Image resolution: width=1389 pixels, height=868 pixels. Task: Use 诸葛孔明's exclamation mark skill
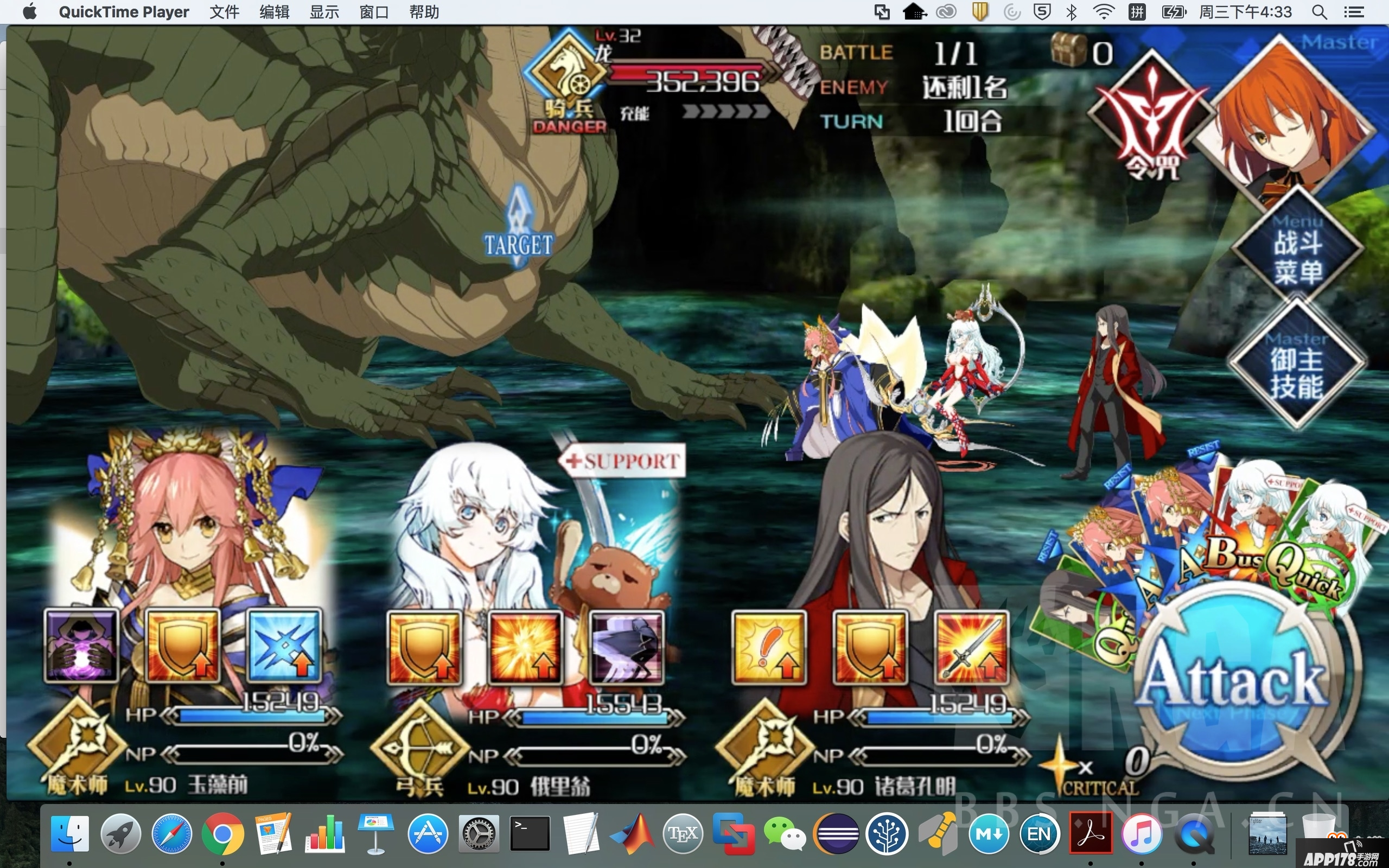tap(769, 648)
